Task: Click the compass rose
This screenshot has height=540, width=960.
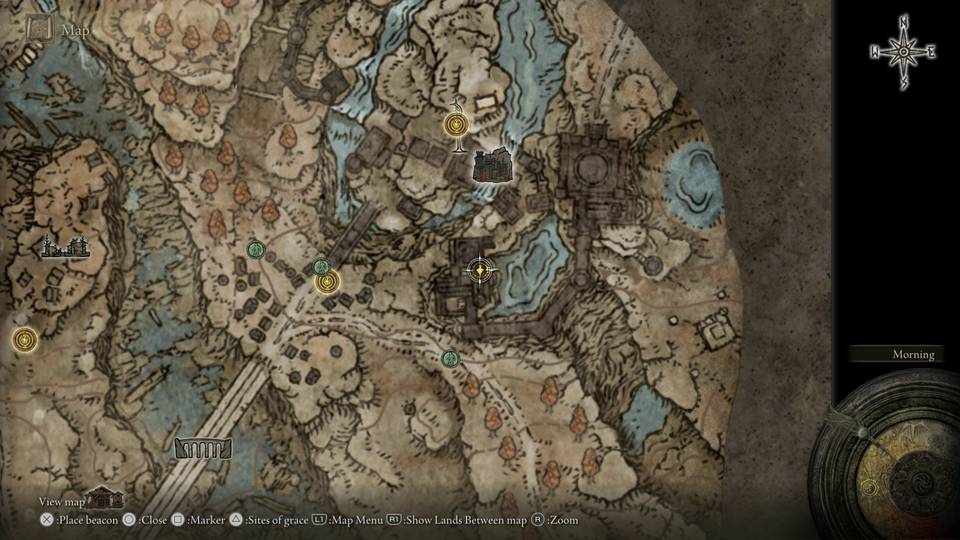Action: pos(902,52)
